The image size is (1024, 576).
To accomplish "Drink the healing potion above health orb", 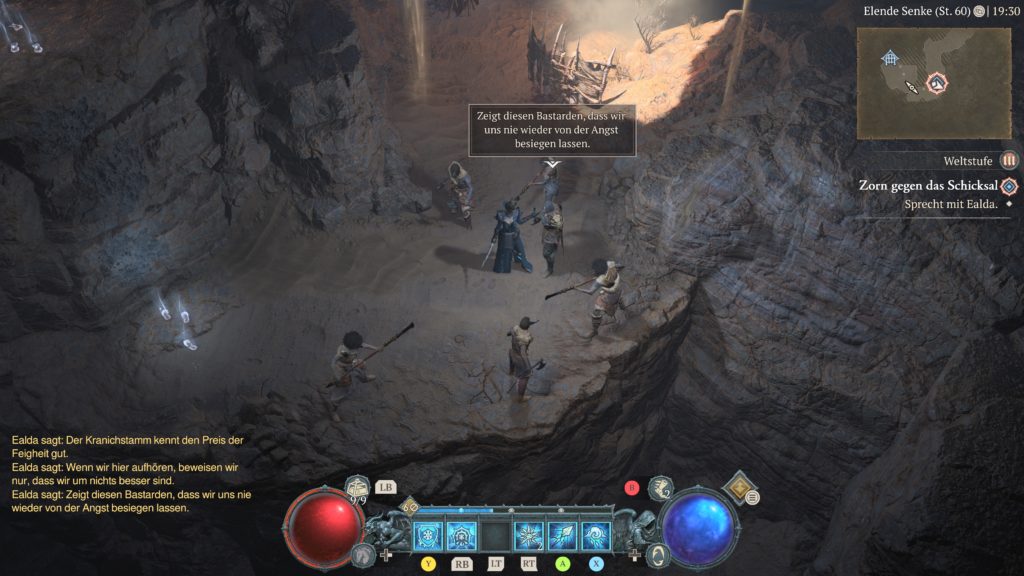I will pos(359,488).
